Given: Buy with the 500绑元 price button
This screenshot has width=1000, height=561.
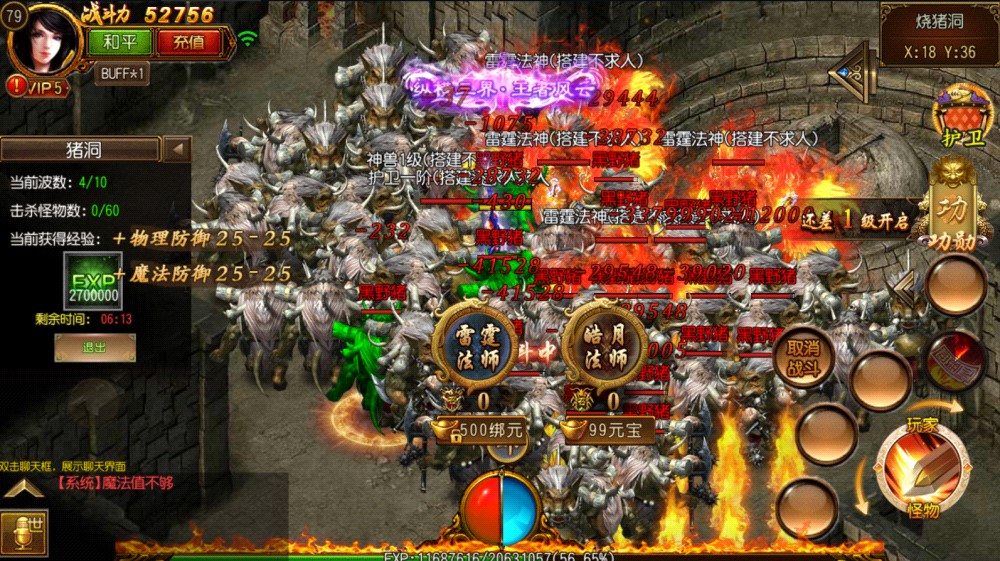Looking at the screenshot, I should point(480,430).
